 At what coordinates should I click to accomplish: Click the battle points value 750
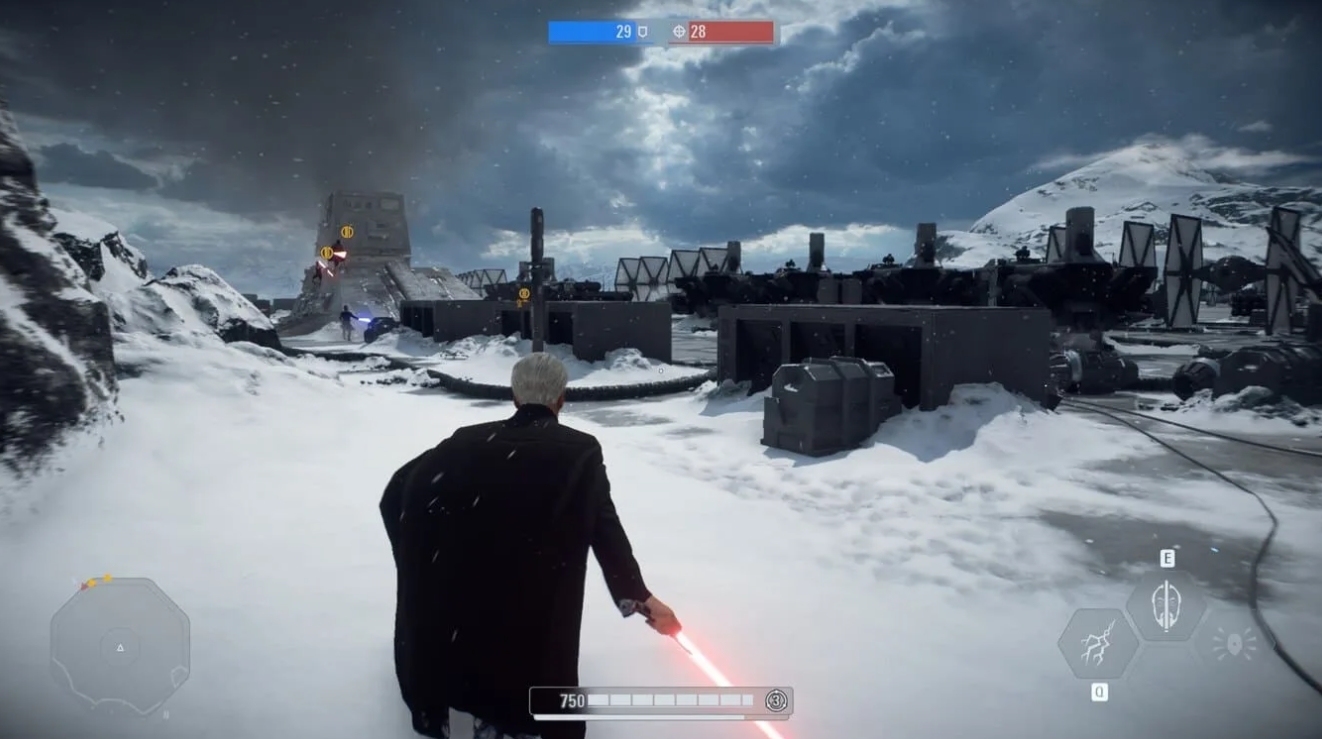pyautogui.click(x=573, y=700)
